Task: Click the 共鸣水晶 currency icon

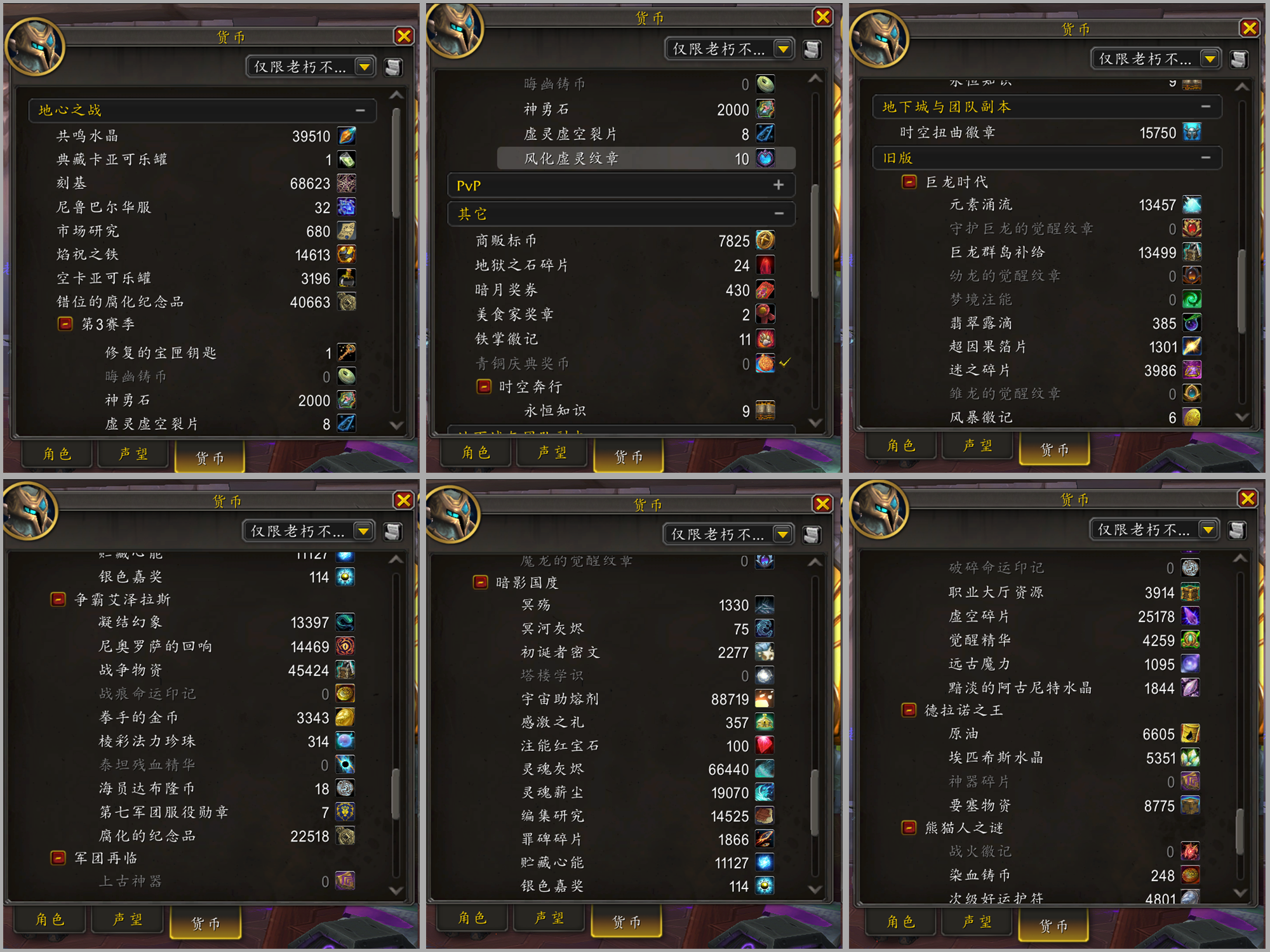Action: (x=345, y=135)
